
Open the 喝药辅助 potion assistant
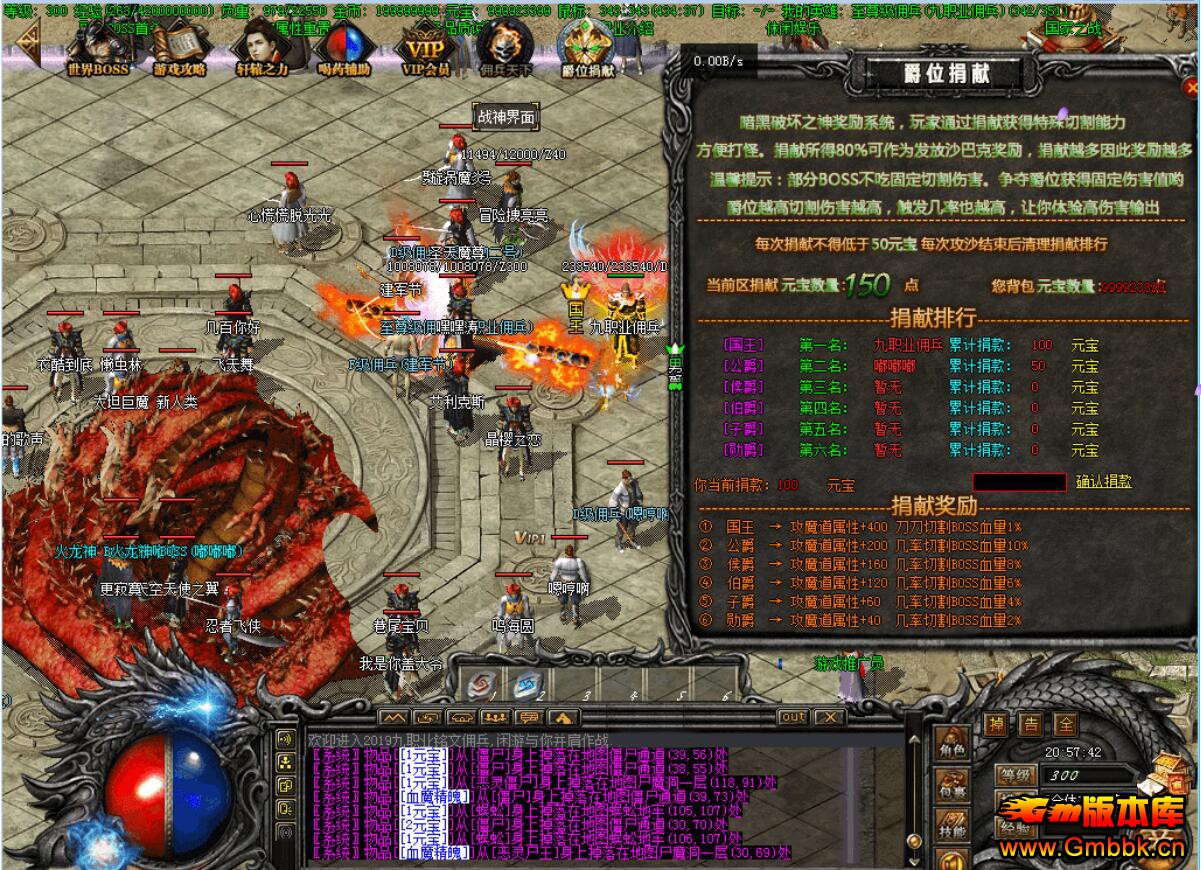tap(344, 48)
